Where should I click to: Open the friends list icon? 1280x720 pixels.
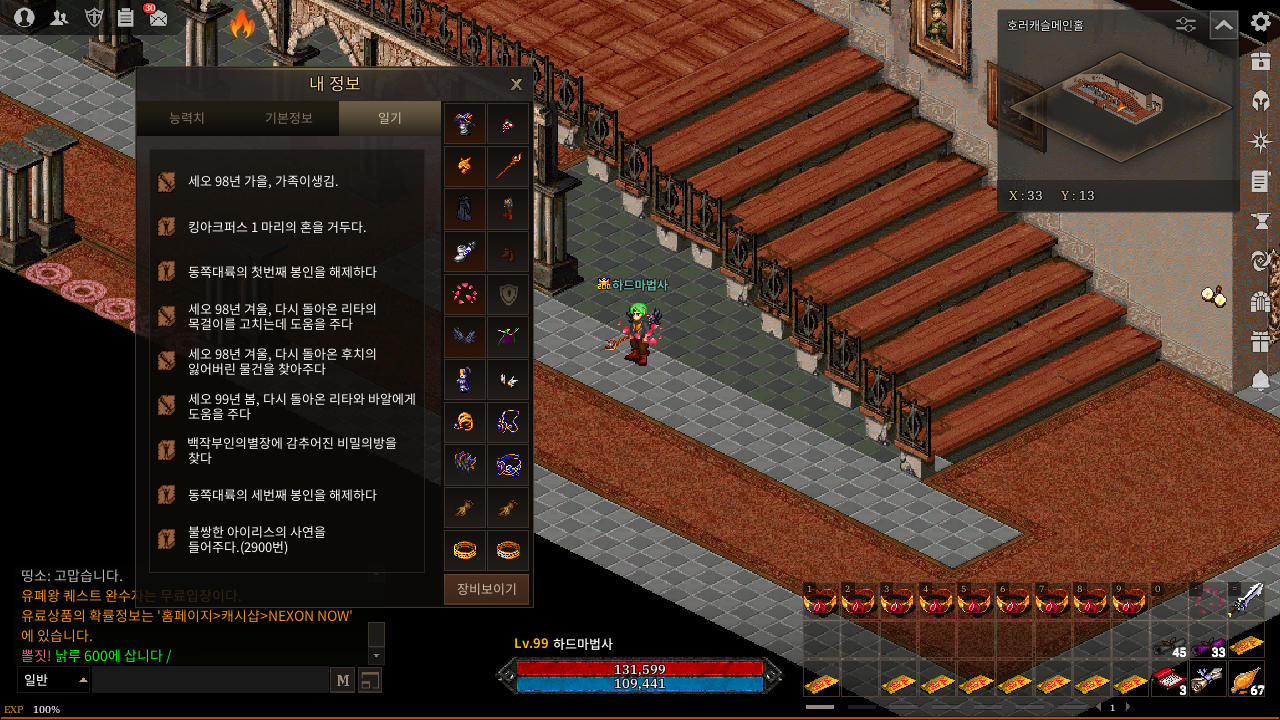coord(59,17)
